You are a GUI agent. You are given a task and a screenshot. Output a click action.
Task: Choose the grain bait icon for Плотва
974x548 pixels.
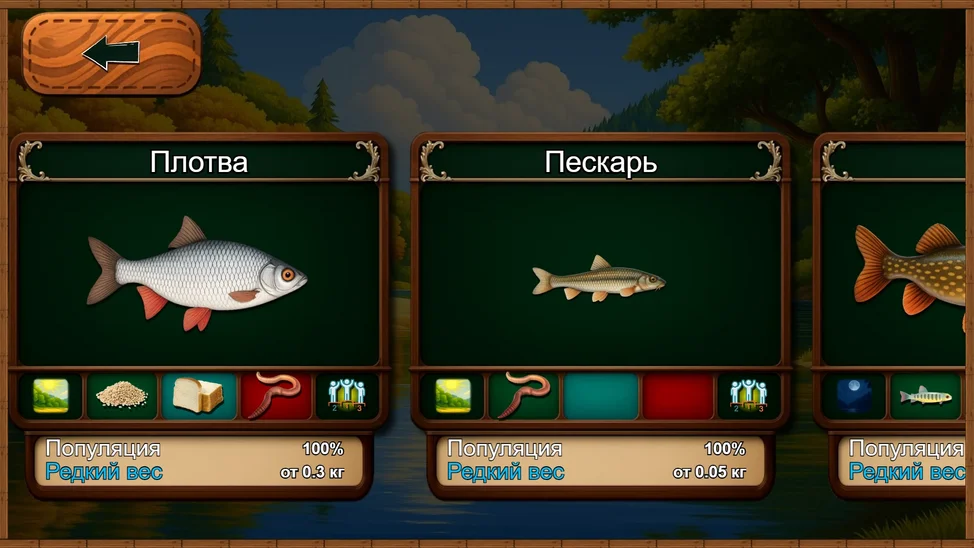click(x=122, y=397)
